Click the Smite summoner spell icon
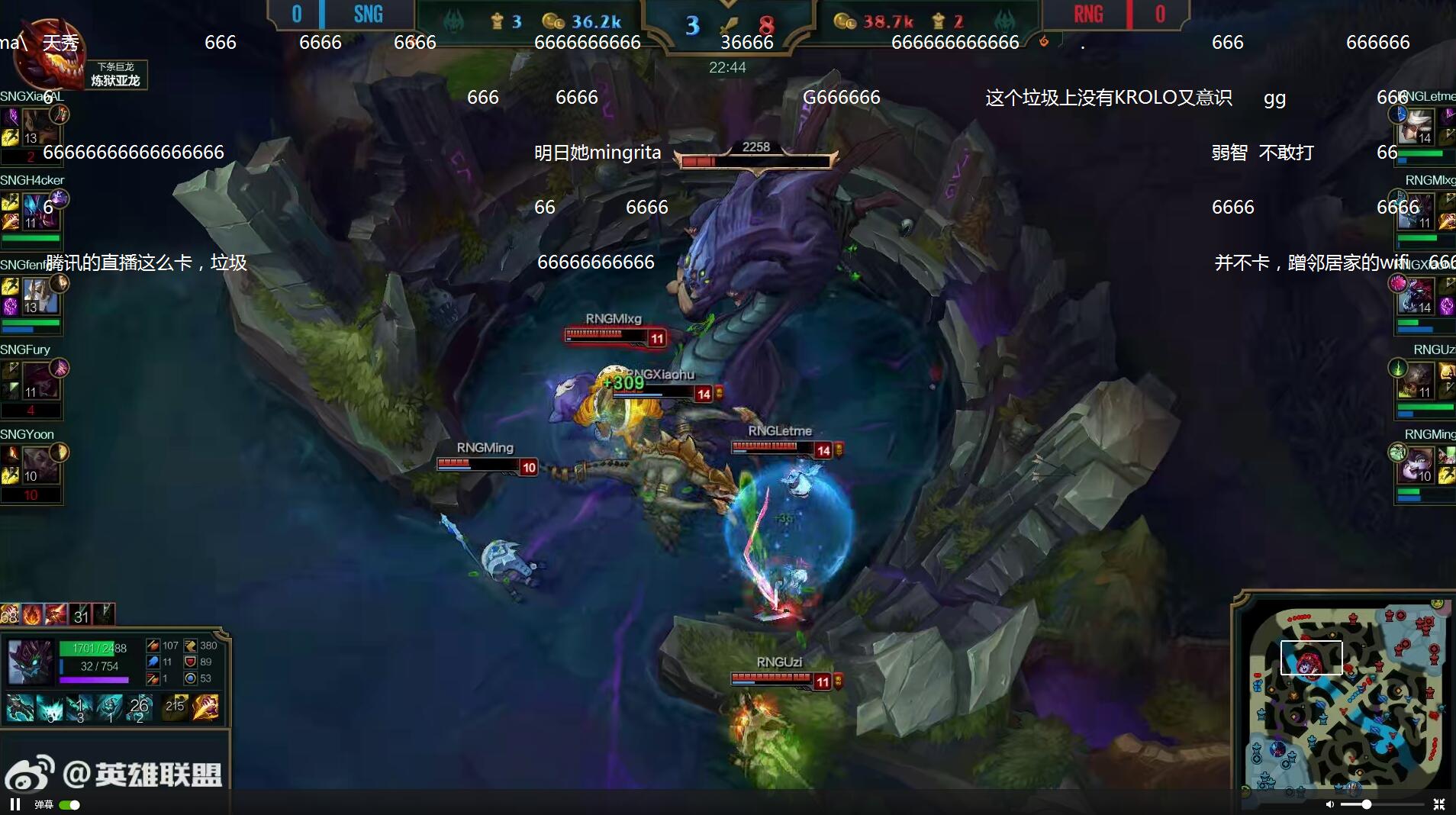This screenshot has width=1456, height=815. tap(205, 707)
